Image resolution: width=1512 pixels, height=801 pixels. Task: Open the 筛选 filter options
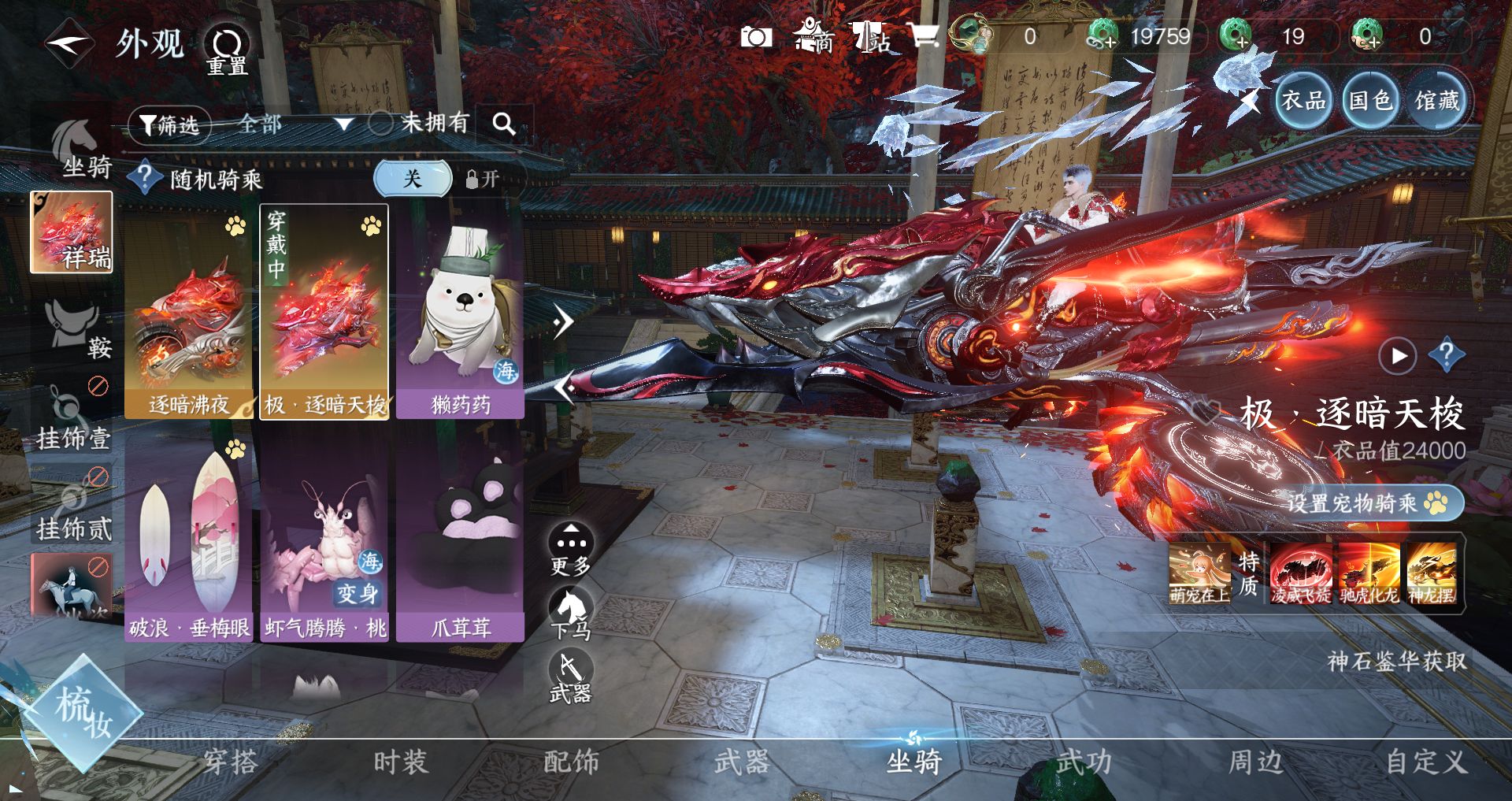(169, 124)
